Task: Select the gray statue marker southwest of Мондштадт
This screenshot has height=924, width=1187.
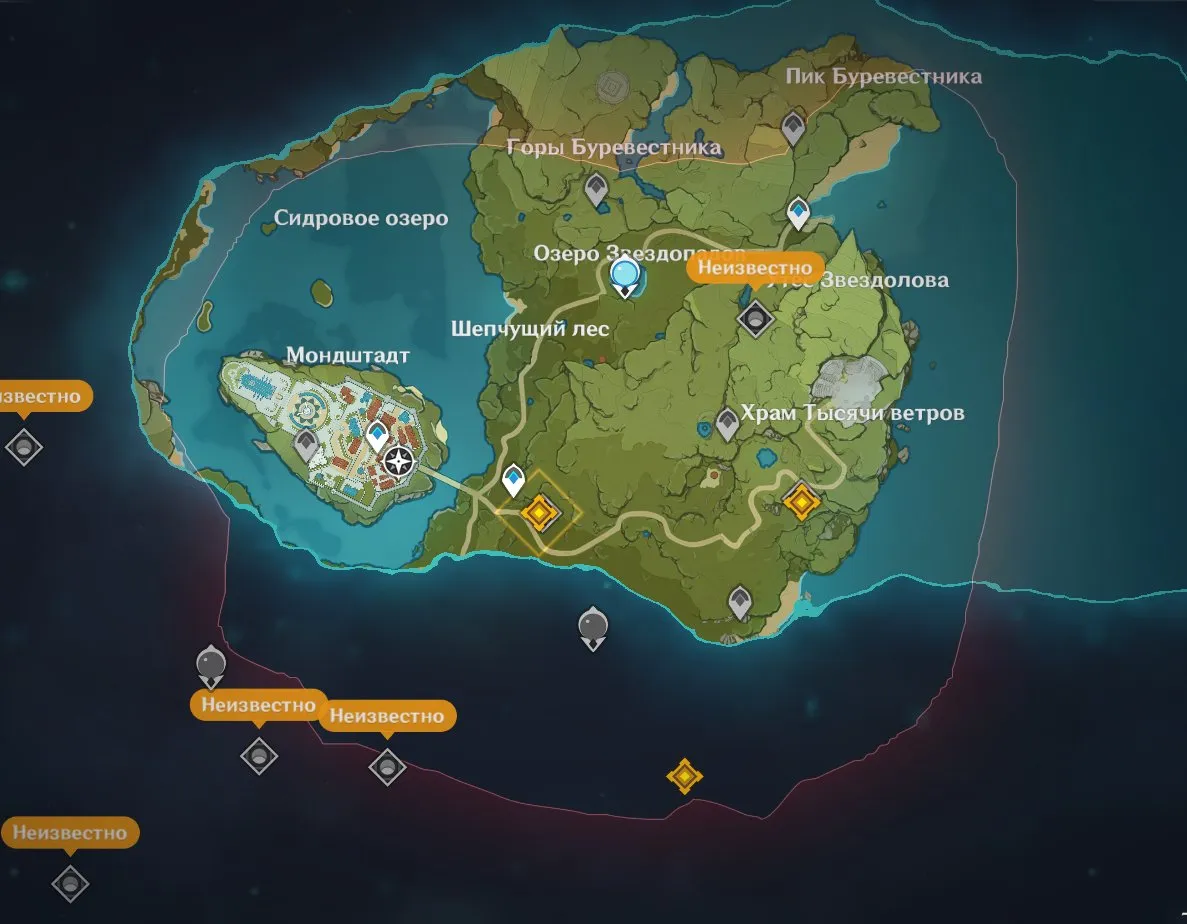Action: click(x=210, y=663)
